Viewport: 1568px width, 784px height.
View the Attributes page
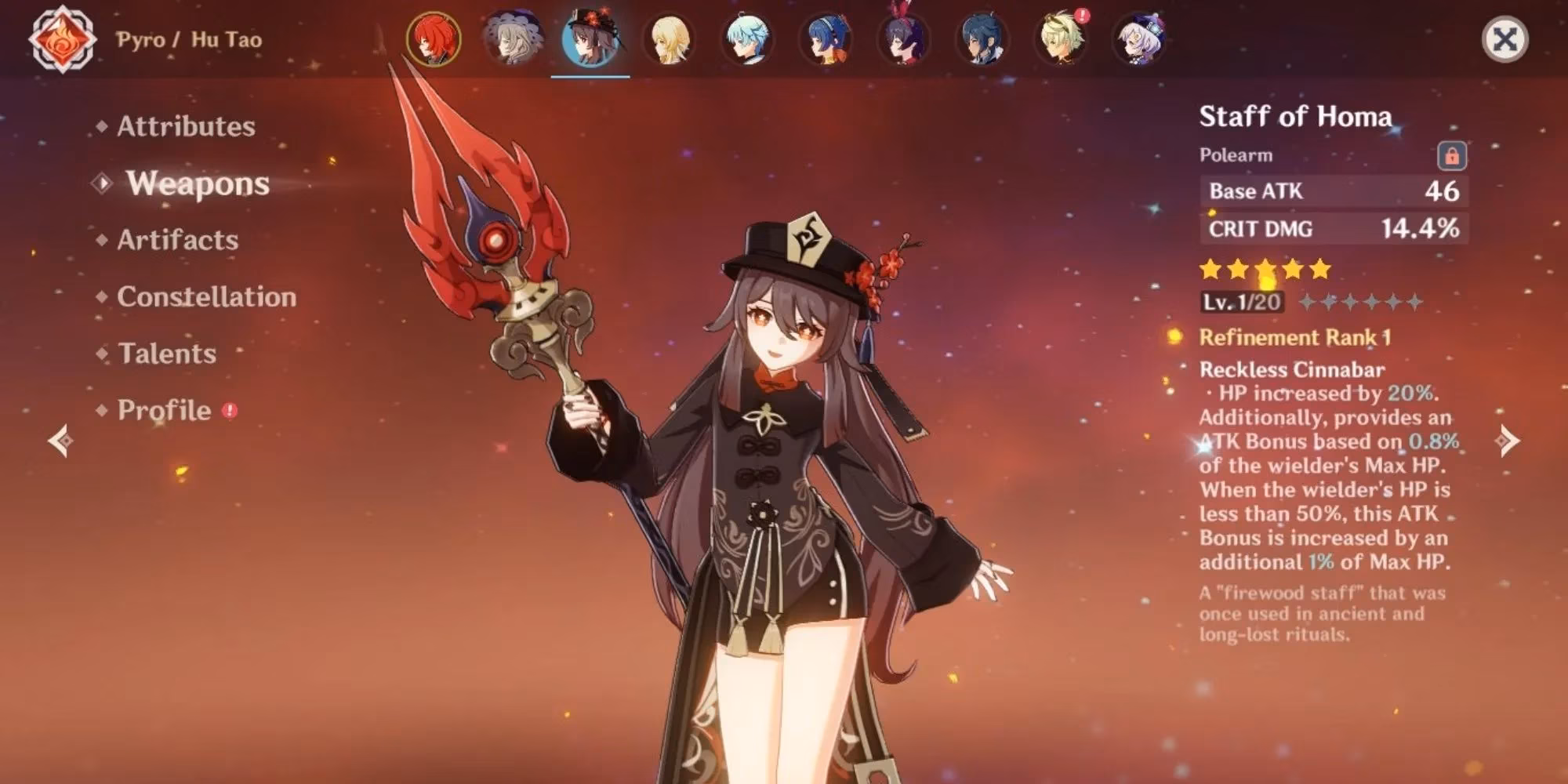coord(186,125)
